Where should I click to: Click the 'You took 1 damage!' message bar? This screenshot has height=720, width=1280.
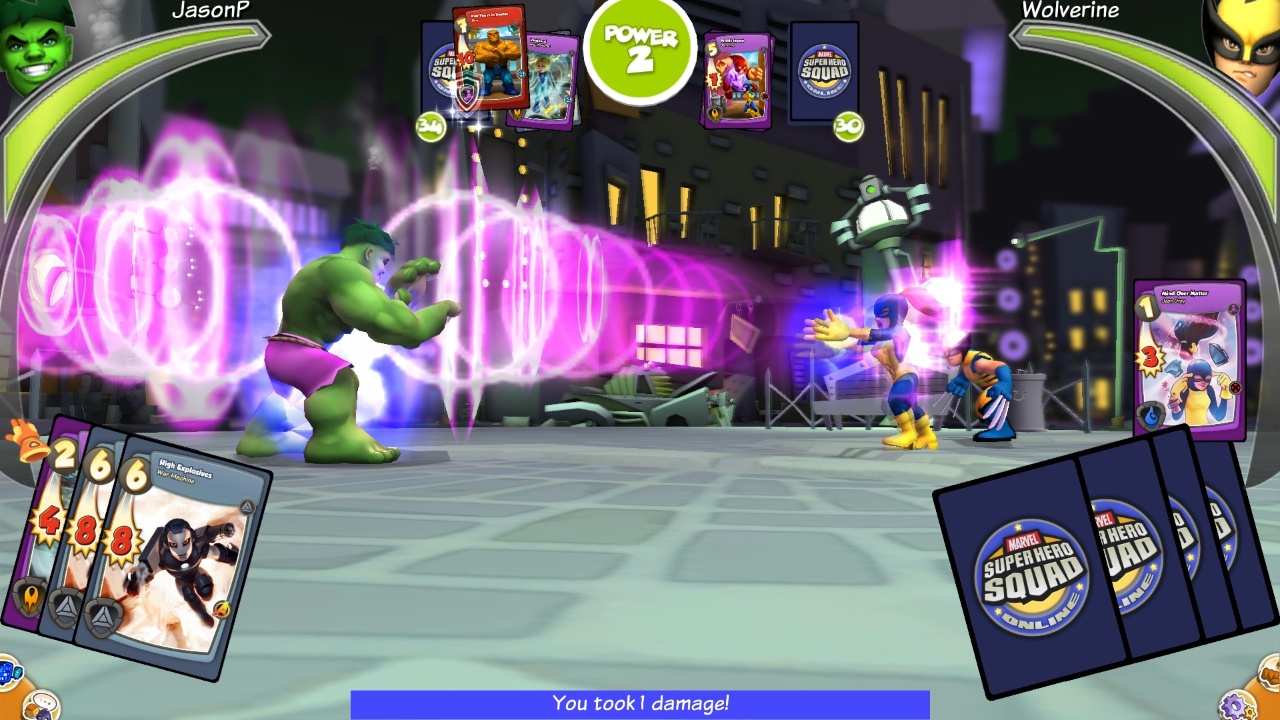pos(640,705)
